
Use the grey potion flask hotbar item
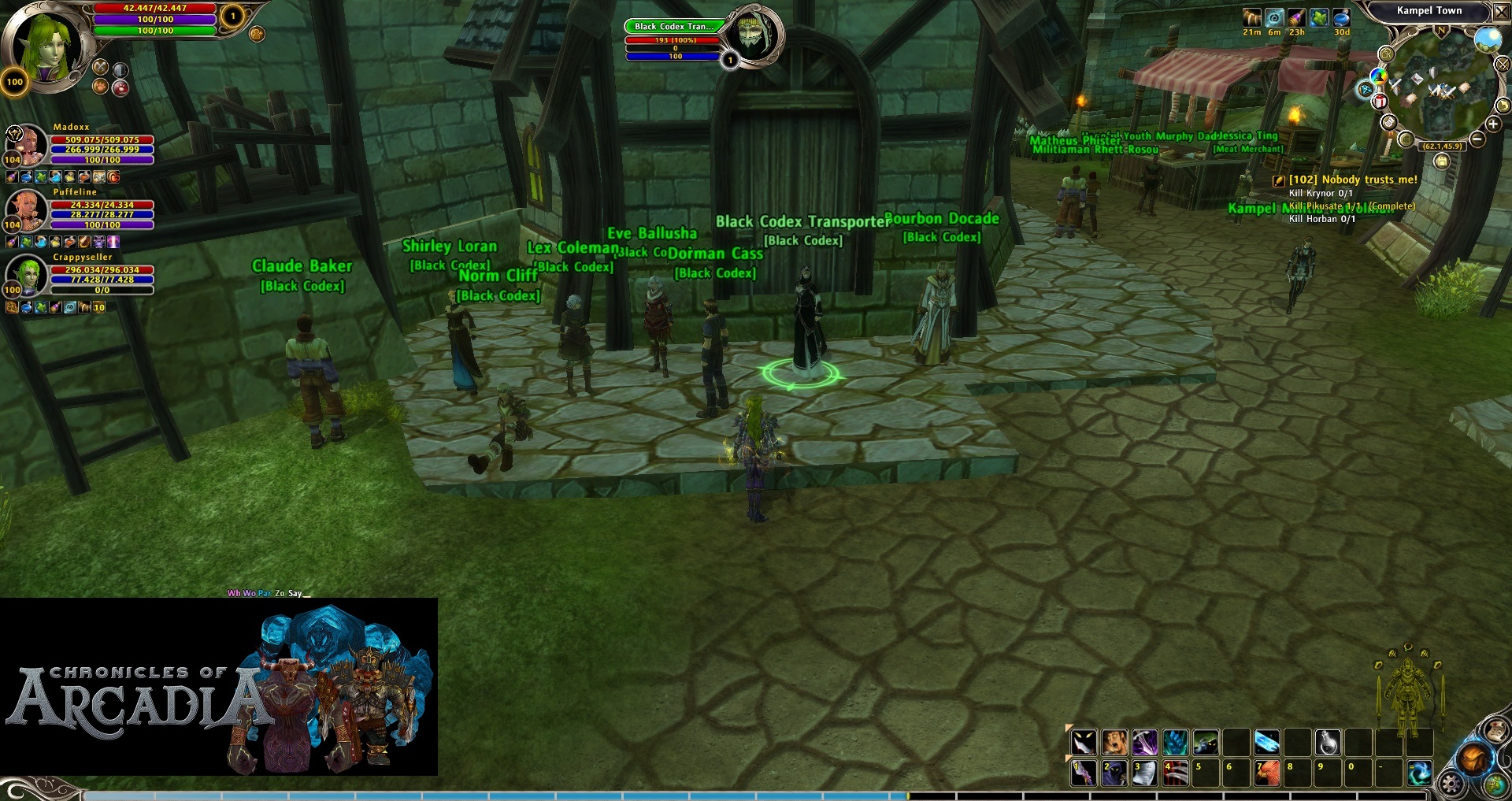tap(1329, 742)
